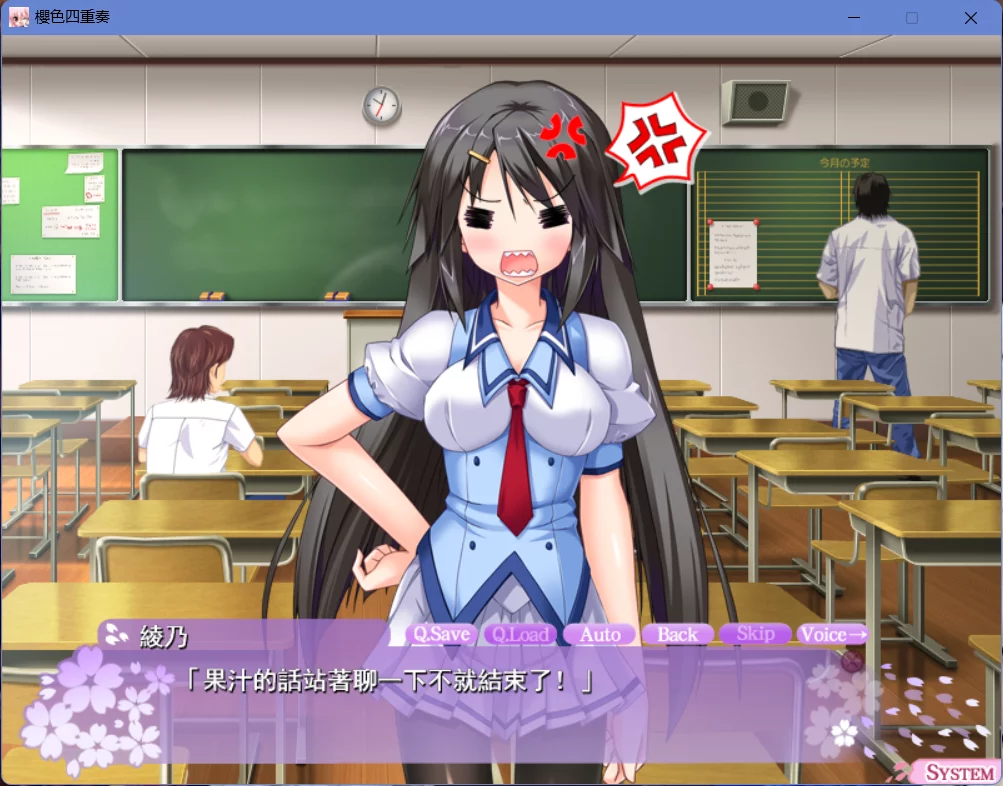Minimize the game window
Image resolution: width=1003 pixels, height=786 pixels.
[854, 18]
